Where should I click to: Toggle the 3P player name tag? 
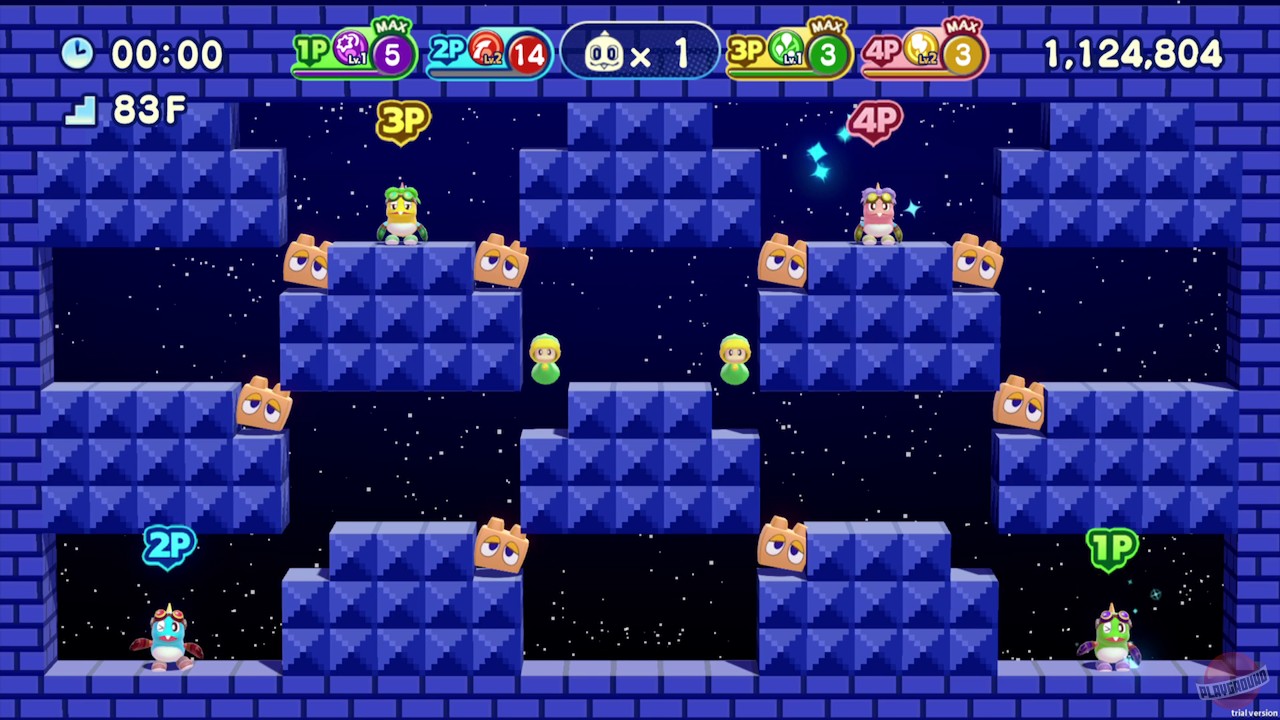(x=404, y=120)
